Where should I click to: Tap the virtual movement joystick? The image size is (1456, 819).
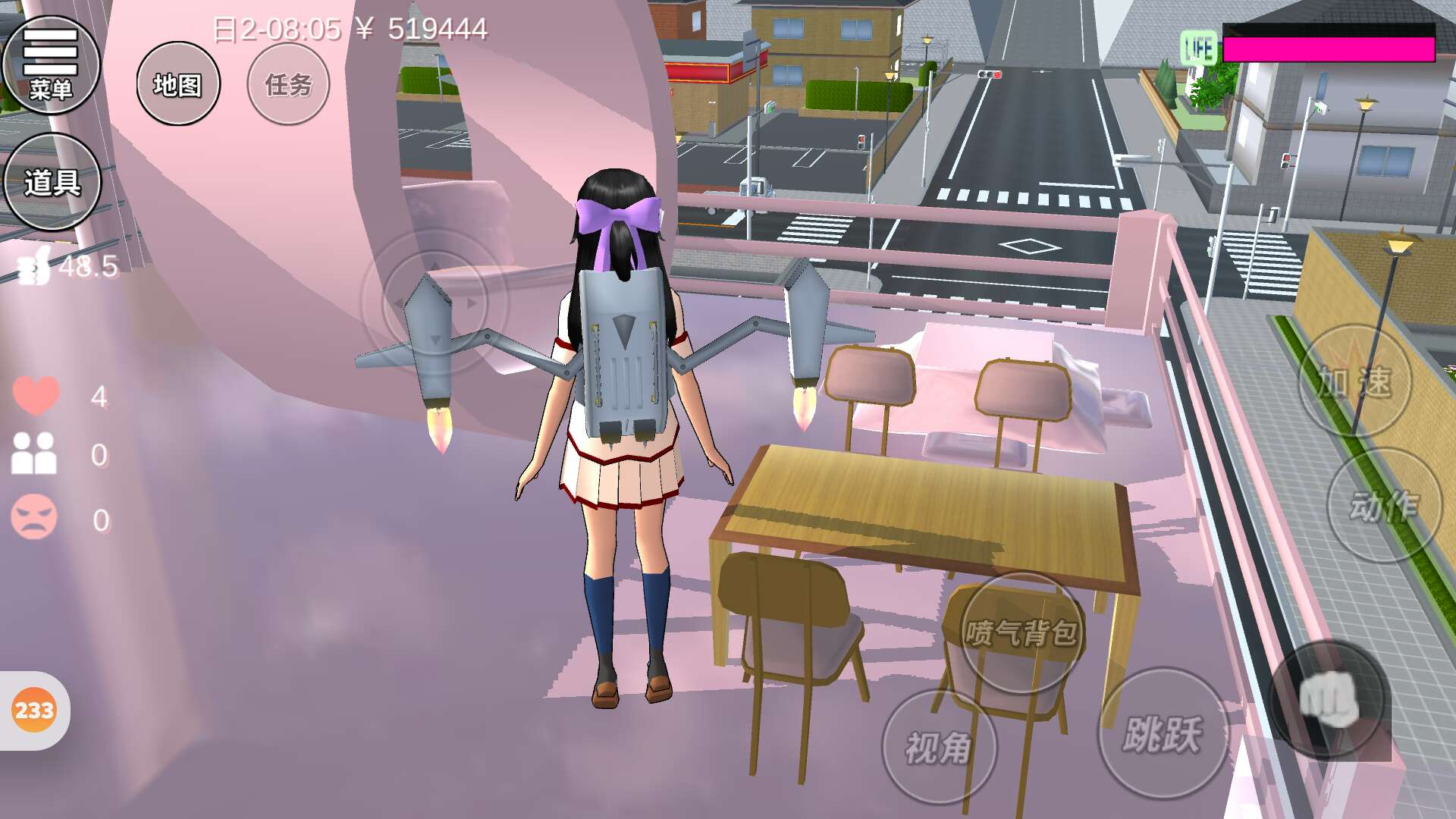[x=434, y=303]
